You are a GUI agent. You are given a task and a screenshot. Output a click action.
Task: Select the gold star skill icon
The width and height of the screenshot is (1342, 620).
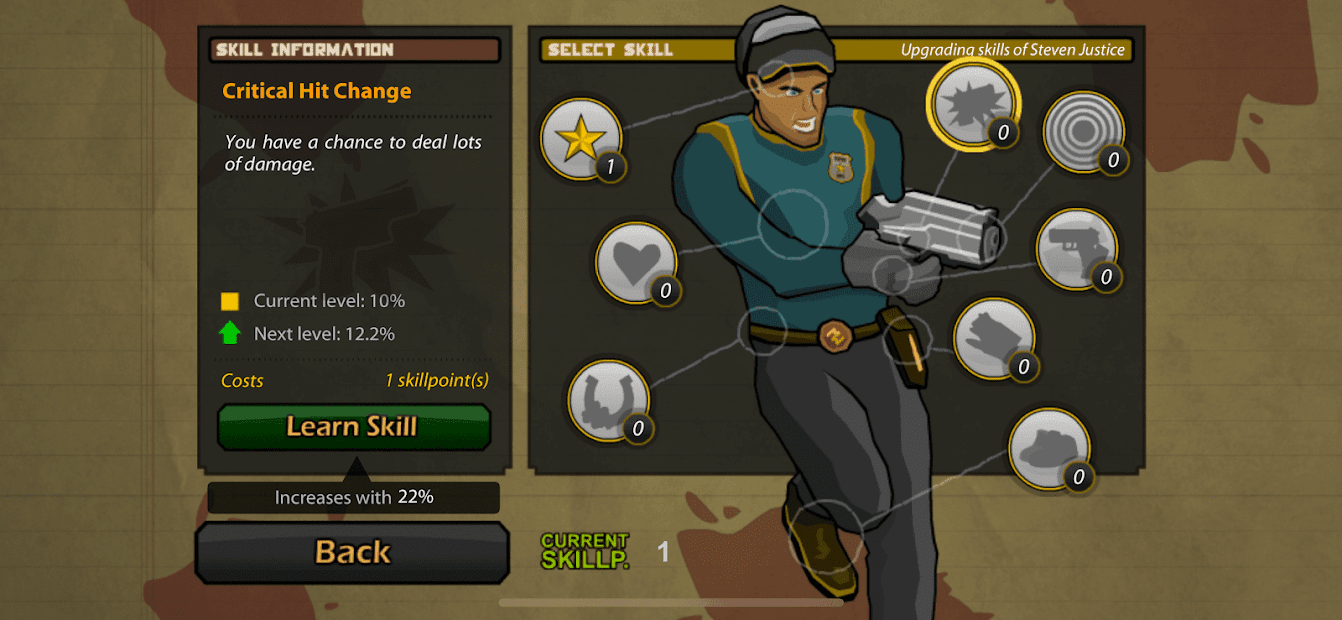click(581, 140)
